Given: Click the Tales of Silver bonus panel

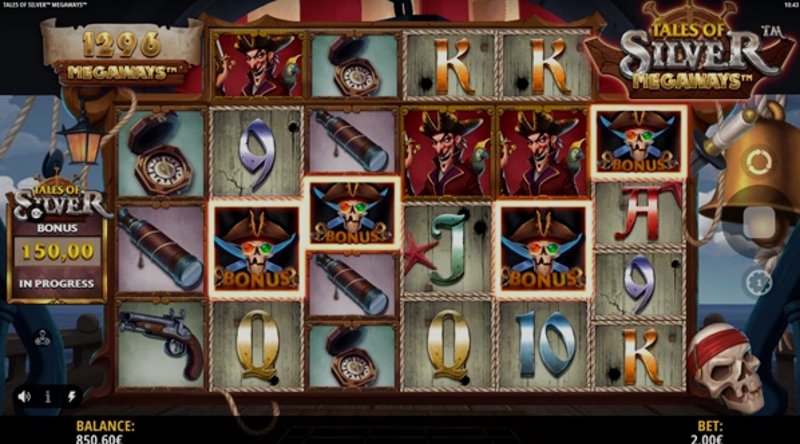Looking at the screenshot, I should tap(58, 244).
